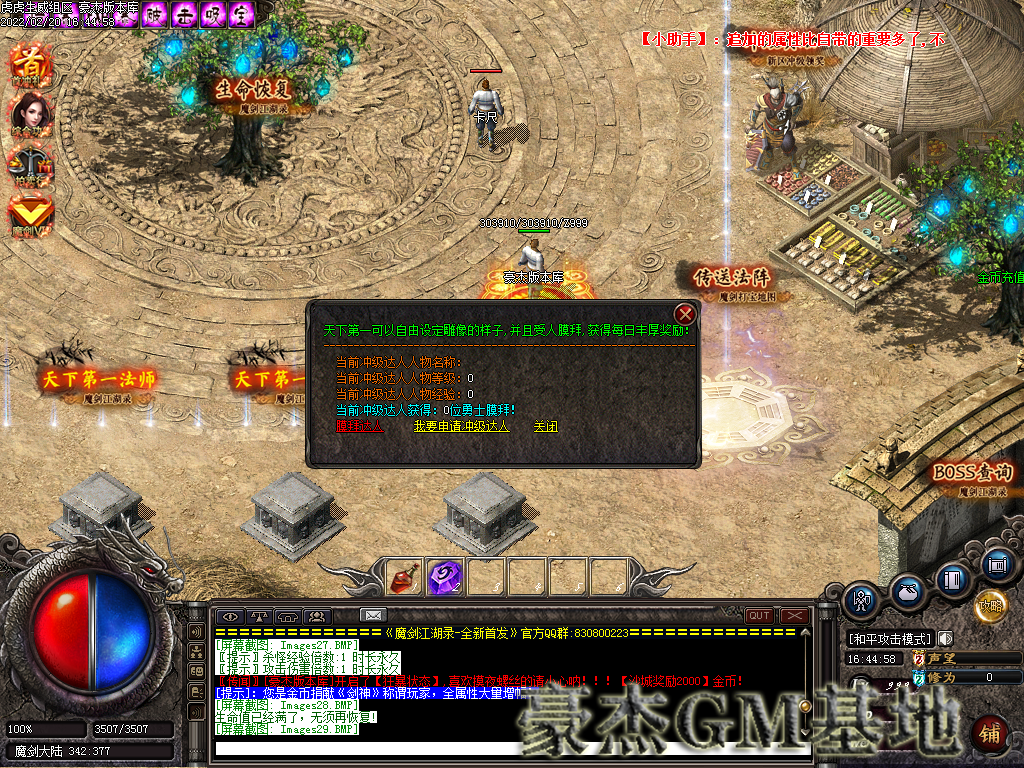Screen dimensions: 1024x768
Task: Select the 吸 purple buff icon
Action: 213,14
